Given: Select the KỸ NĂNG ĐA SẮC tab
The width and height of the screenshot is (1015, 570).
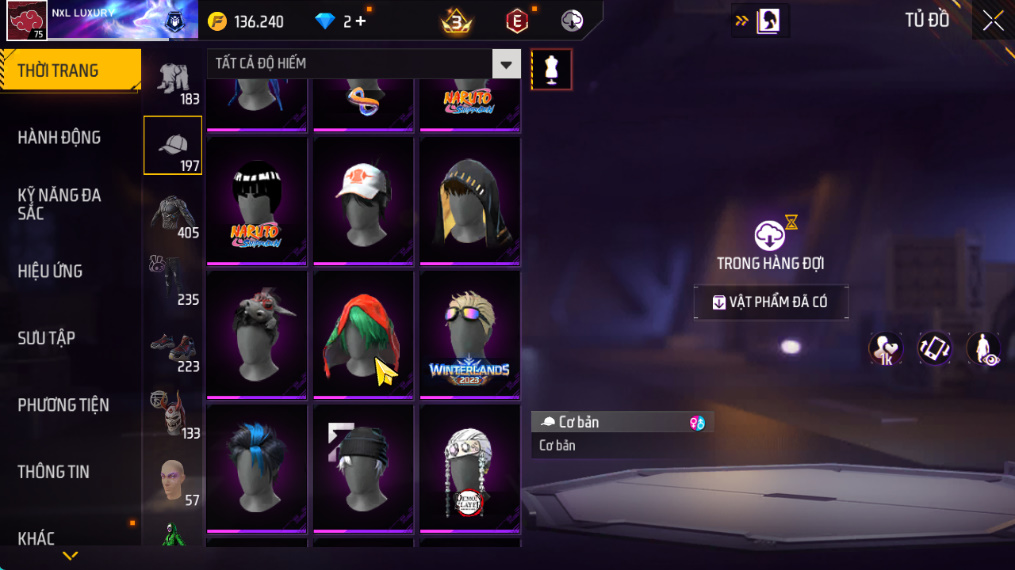Looking at the screenshot, I should [x=60, y=204].
